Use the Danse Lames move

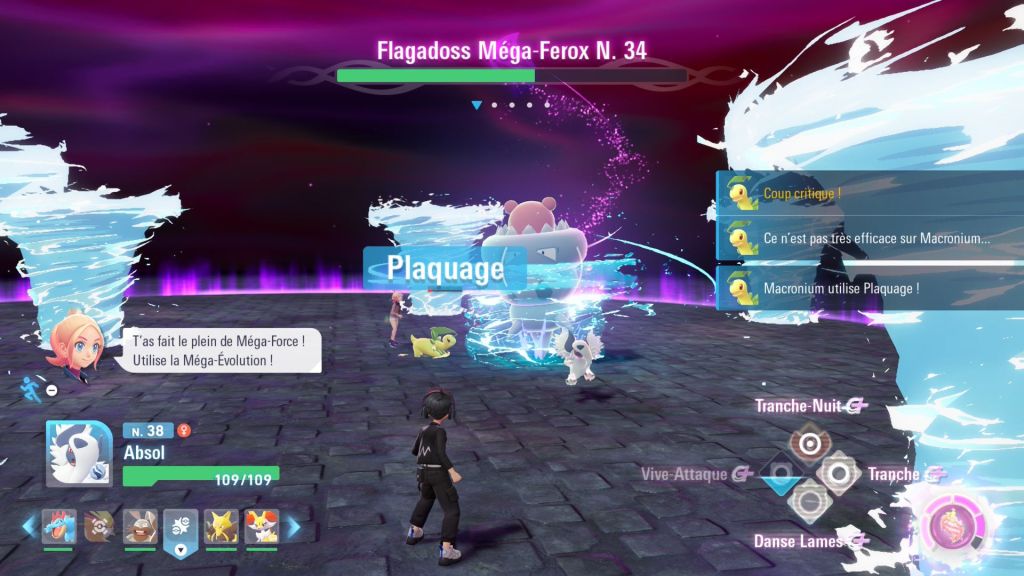(x=808, y=501)
